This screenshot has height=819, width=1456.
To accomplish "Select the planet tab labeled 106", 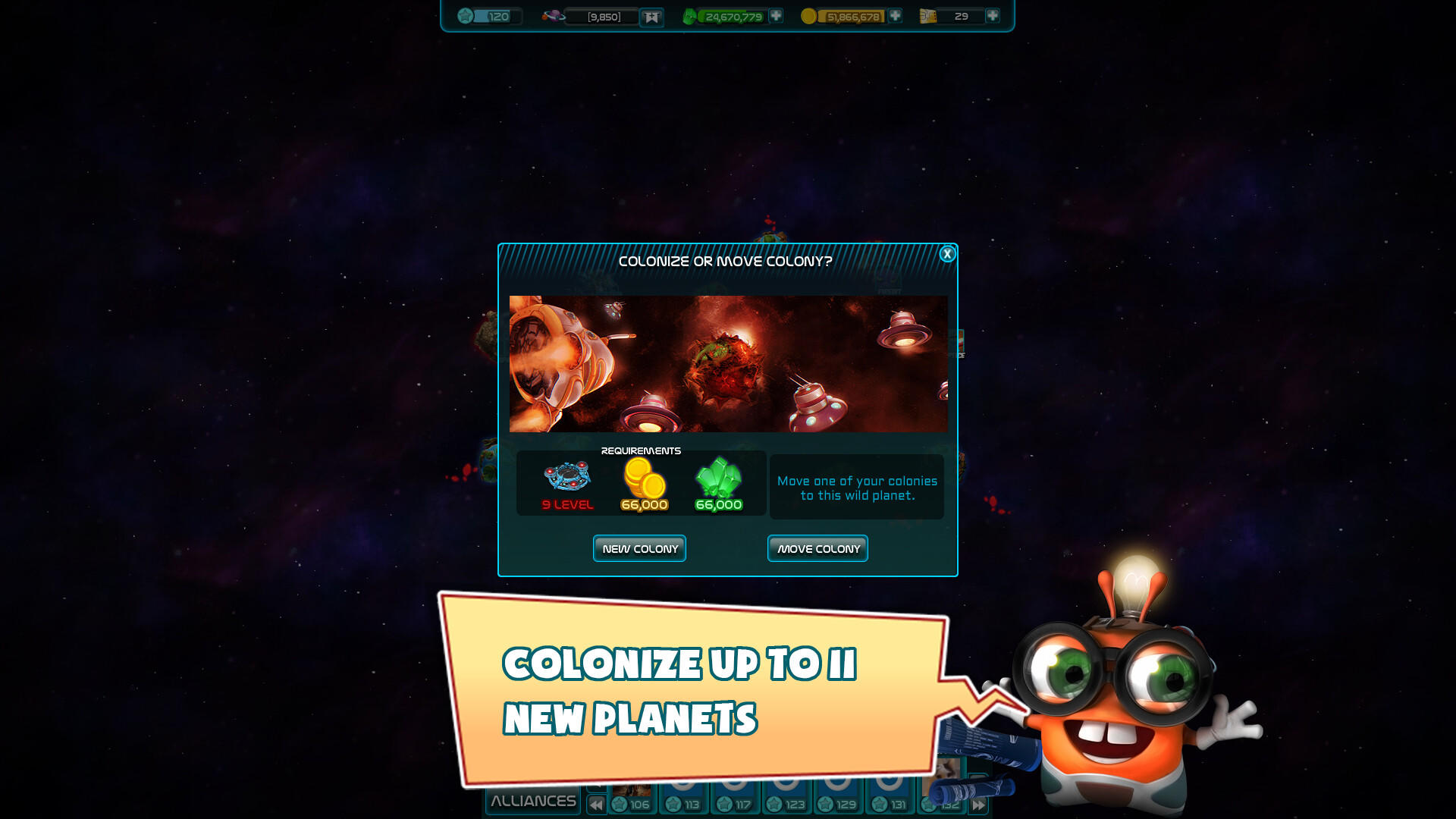I will 632,802.
